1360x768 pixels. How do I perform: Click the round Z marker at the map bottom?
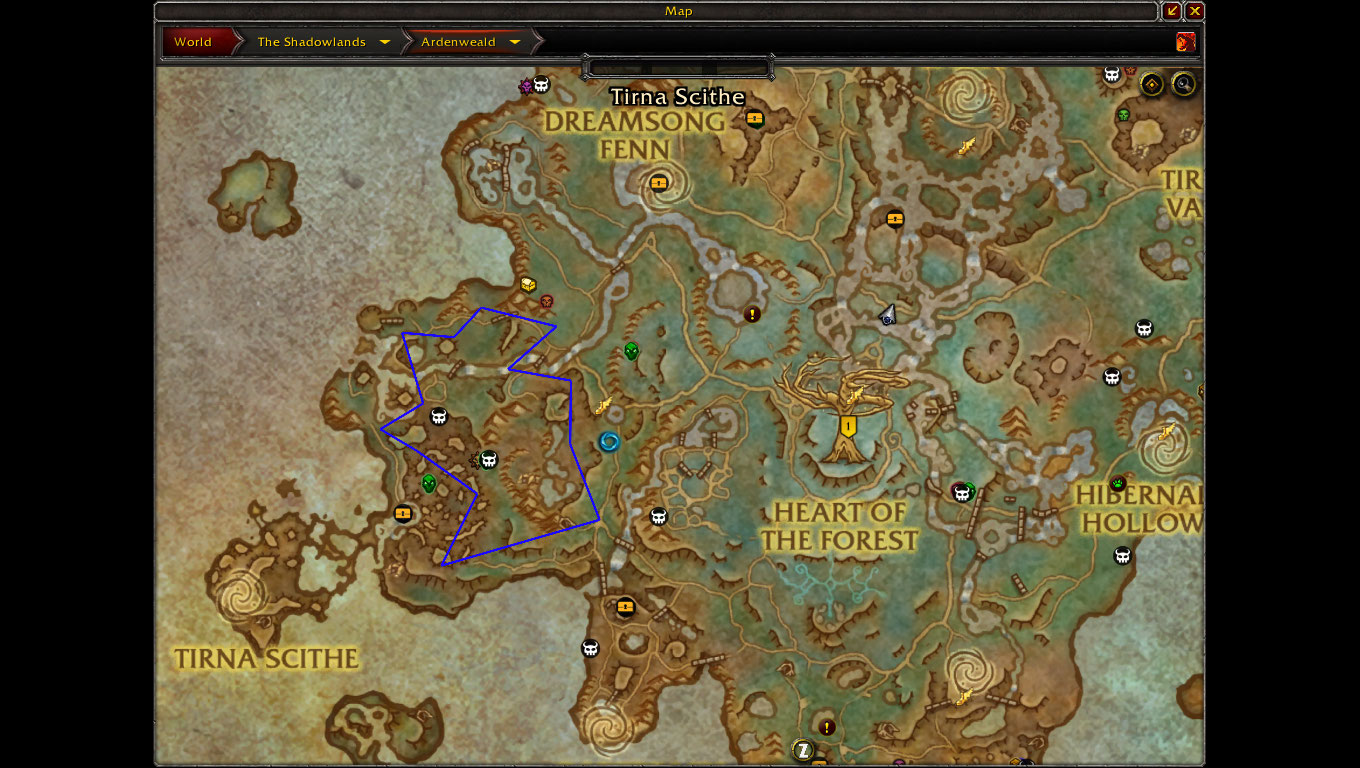[803, 749]
